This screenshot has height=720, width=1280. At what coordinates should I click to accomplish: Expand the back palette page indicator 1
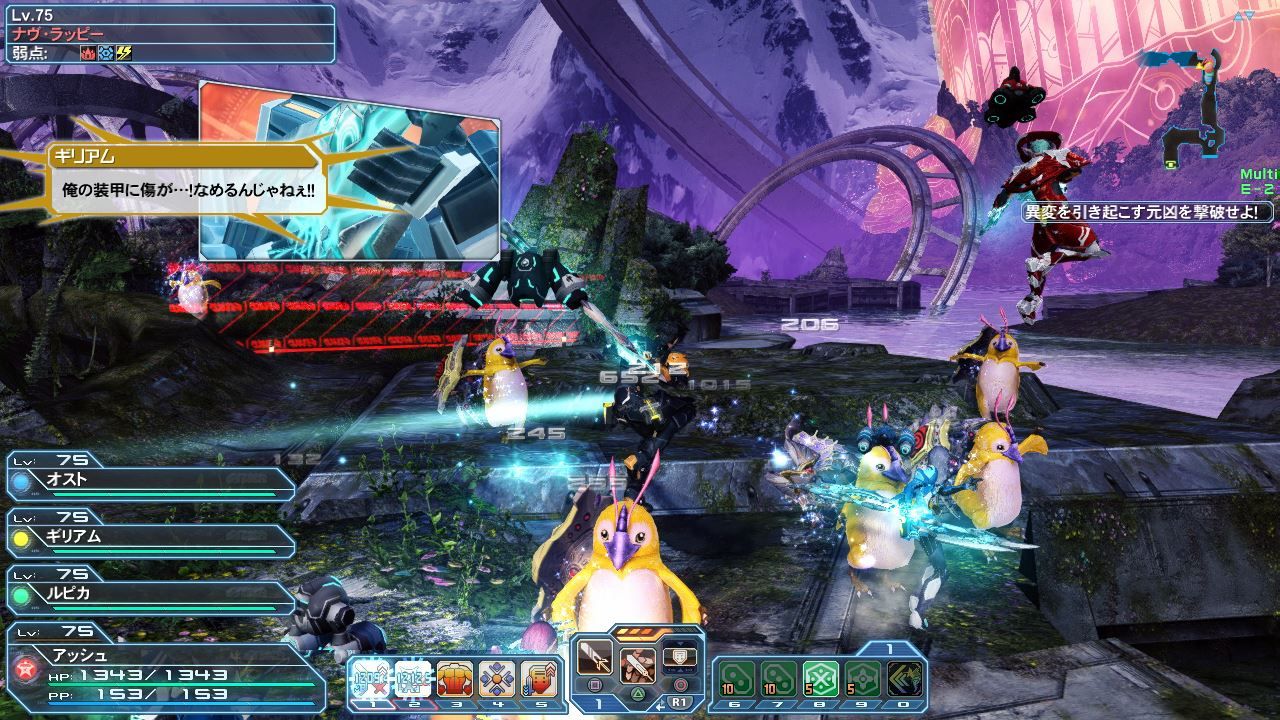(x=889, y=647)
